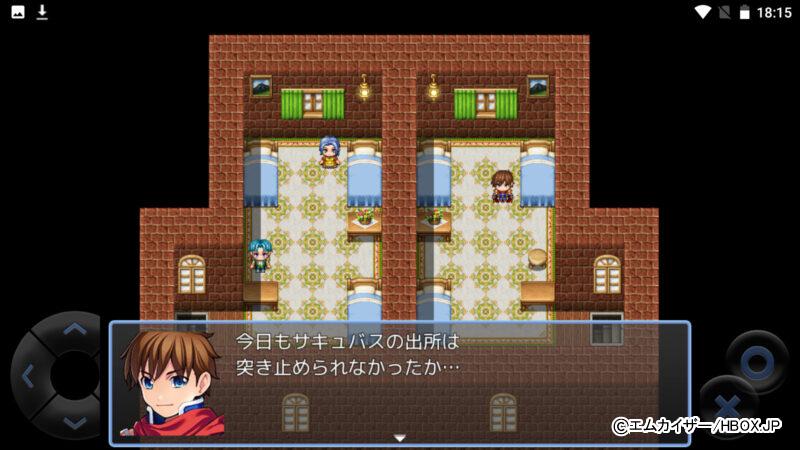The width and height of the screenshot is (800, 450).
Task: Tap the virtual d-pad left arrow
Action: (x=27, y=376)
